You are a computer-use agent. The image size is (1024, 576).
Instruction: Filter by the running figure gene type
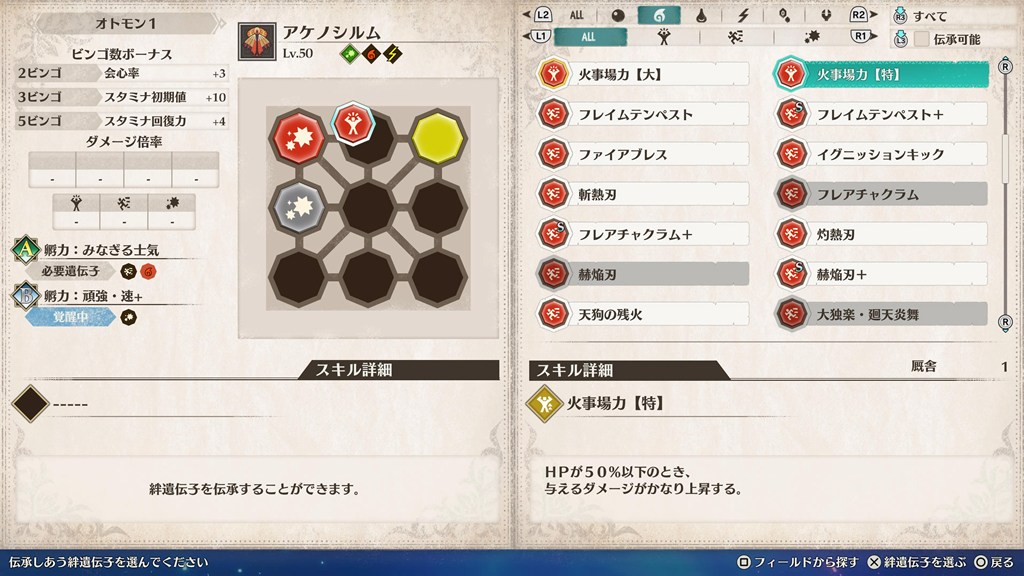pos(735,37)
